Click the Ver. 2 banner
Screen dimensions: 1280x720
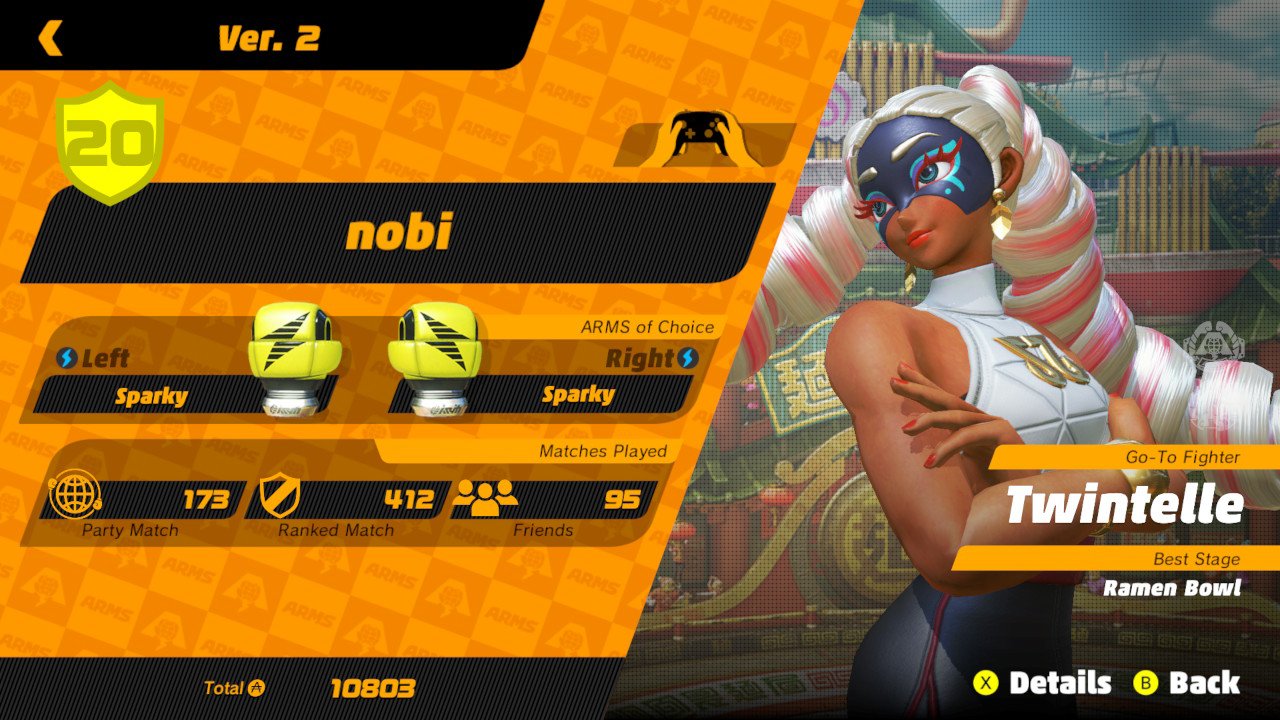pos(268,40)
